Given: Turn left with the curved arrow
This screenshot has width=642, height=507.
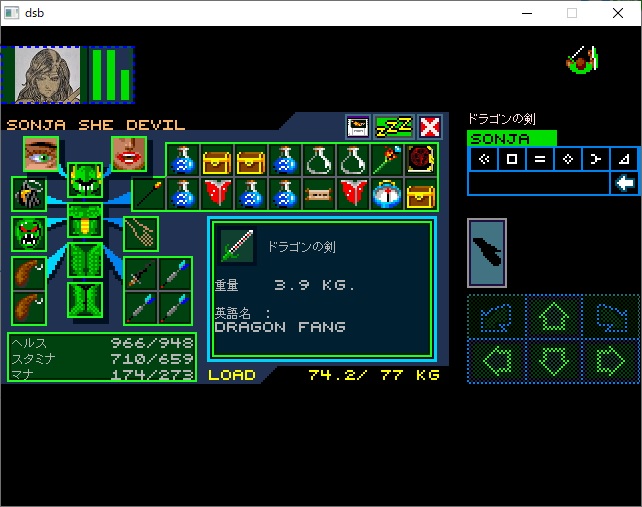Looking at the screenshot, I should click(x=496, y=318).
